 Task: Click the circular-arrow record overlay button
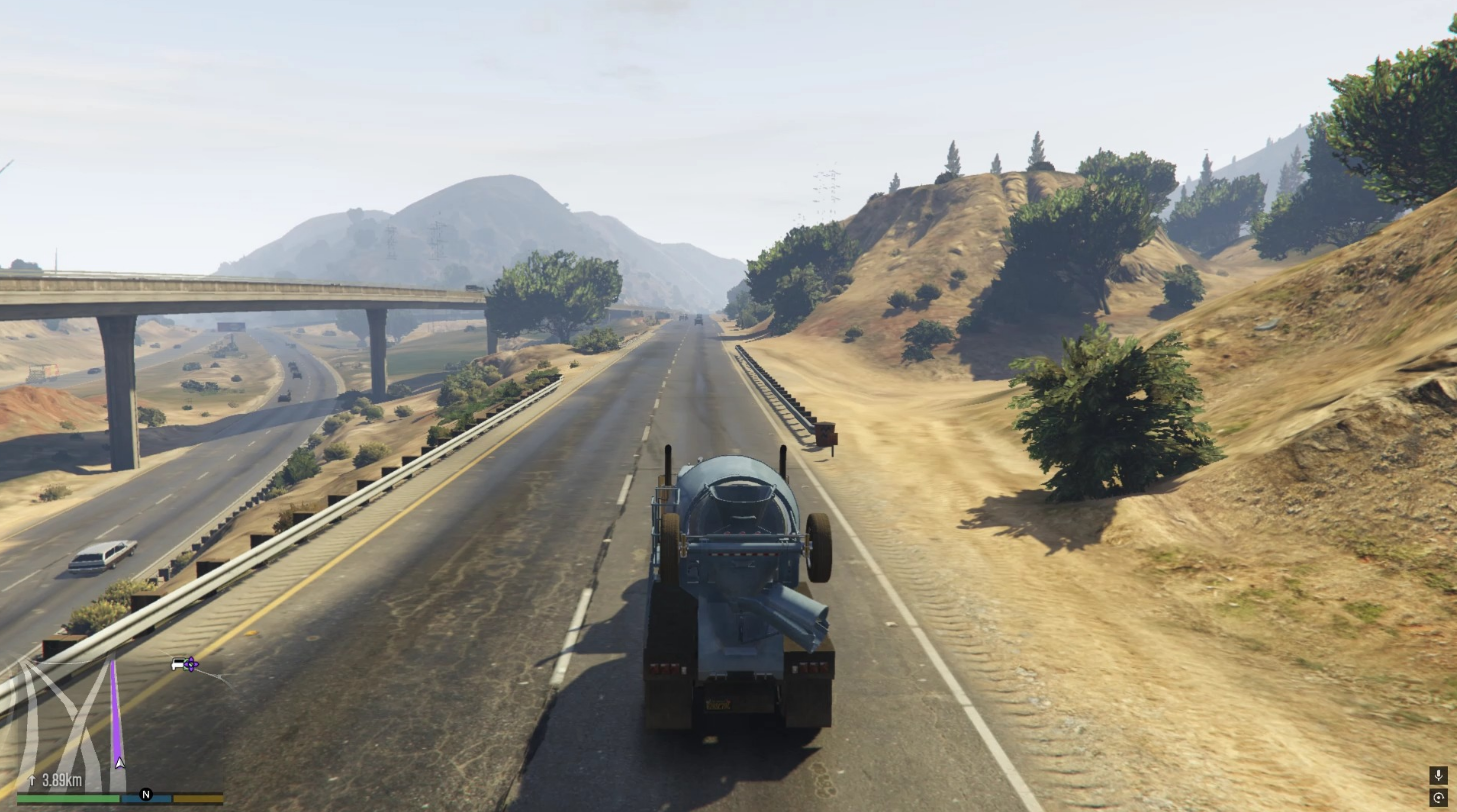[x=1438, y=797]
